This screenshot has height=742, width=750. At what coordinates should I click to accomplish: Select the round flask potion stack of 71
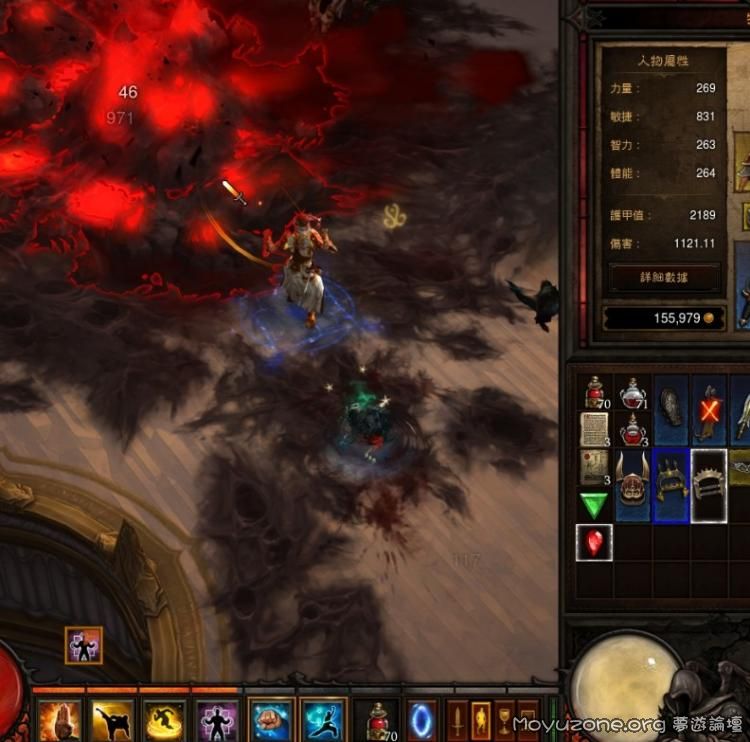tap(633, 393)
